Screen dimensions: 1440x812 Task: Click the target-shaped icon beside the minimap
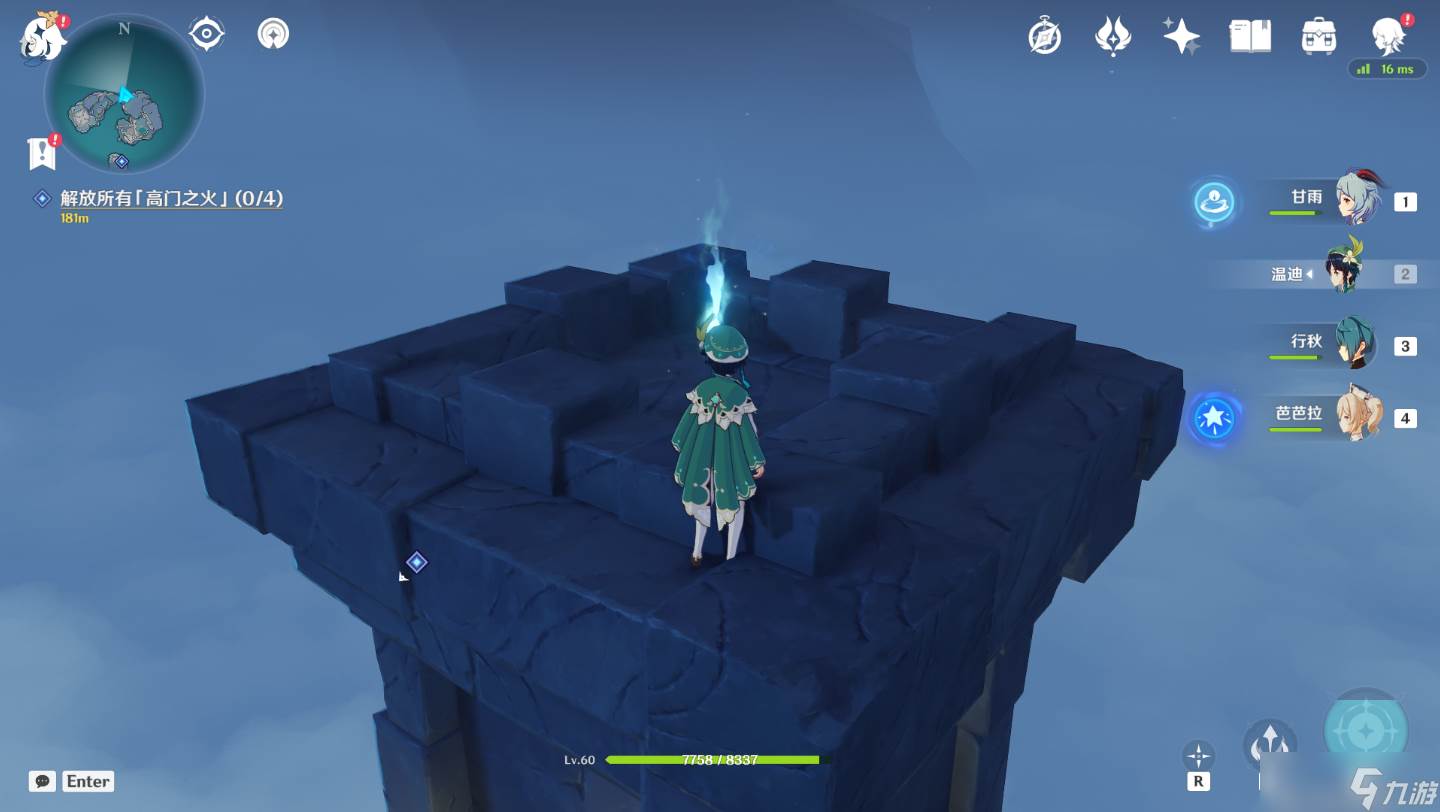click(206, 34)
